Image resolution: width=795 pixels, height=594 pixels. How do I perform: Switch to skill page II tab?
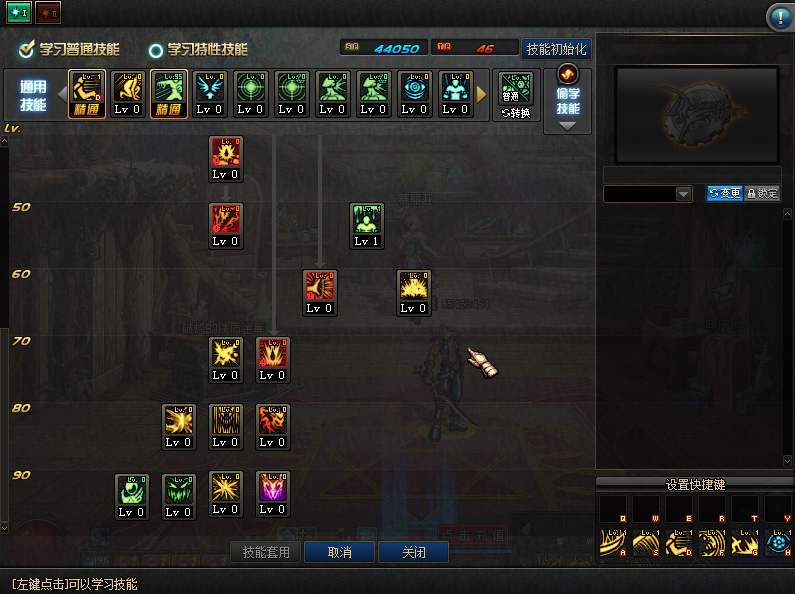(x=47, y=13)
